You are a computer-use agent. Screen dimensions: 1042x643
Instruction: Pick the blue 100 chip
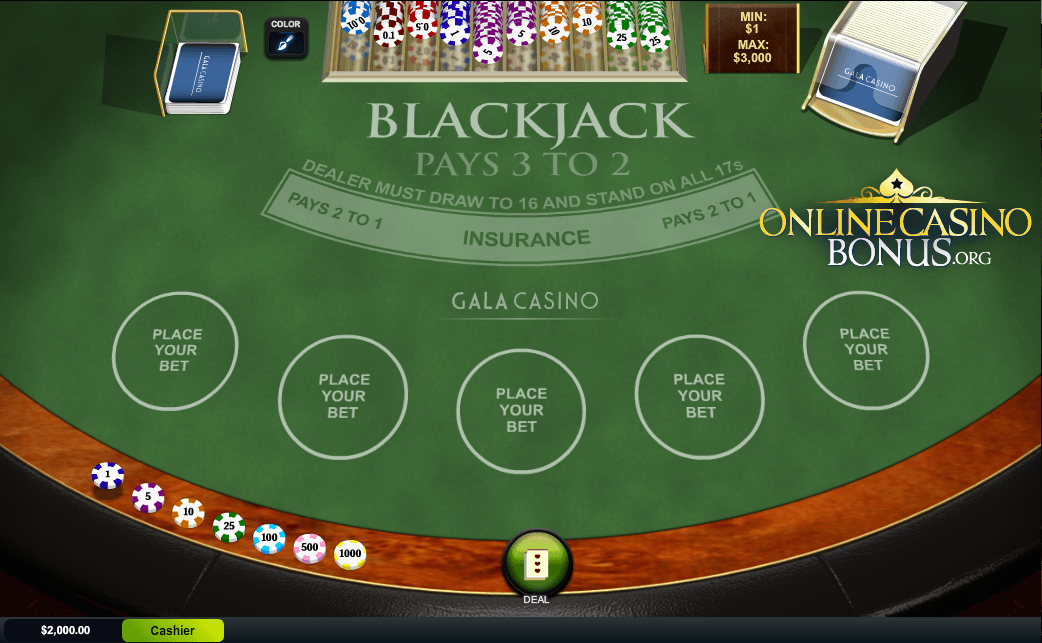point(269,539)
